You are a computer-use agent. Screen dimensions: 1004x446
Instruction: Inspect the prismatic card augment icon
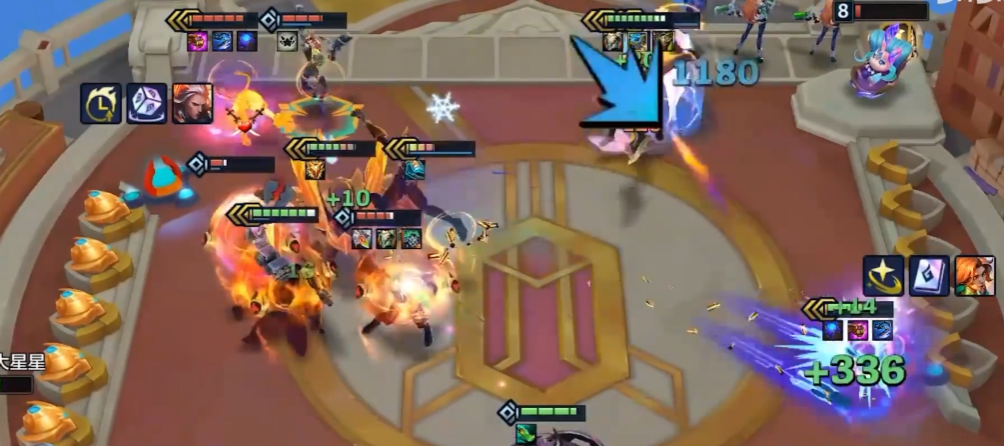tap(929, 276)
